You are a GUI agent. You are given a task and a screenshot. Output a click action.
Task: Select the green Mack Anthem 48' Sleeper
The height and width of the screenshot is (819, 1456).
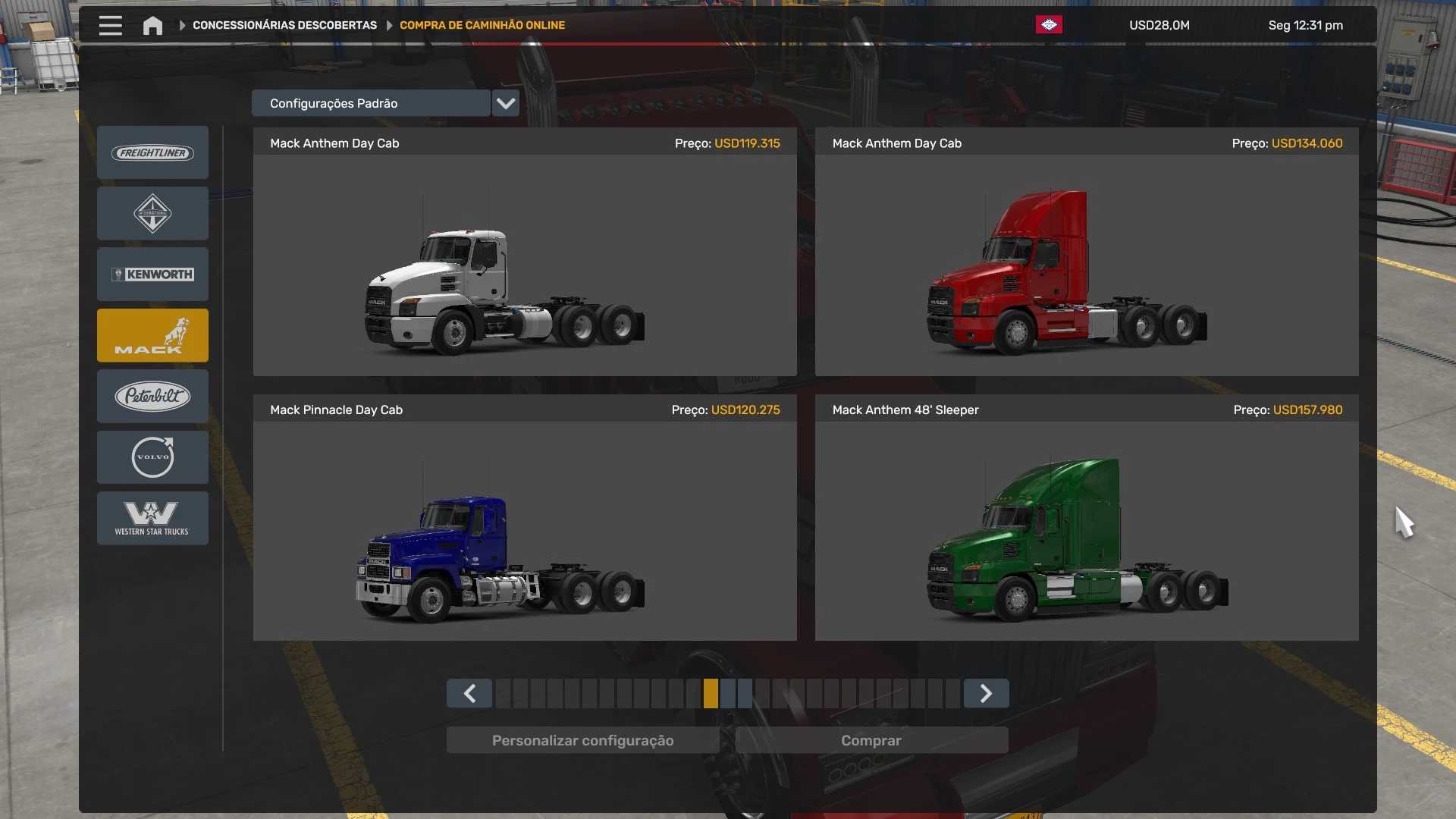[1086, 531]
